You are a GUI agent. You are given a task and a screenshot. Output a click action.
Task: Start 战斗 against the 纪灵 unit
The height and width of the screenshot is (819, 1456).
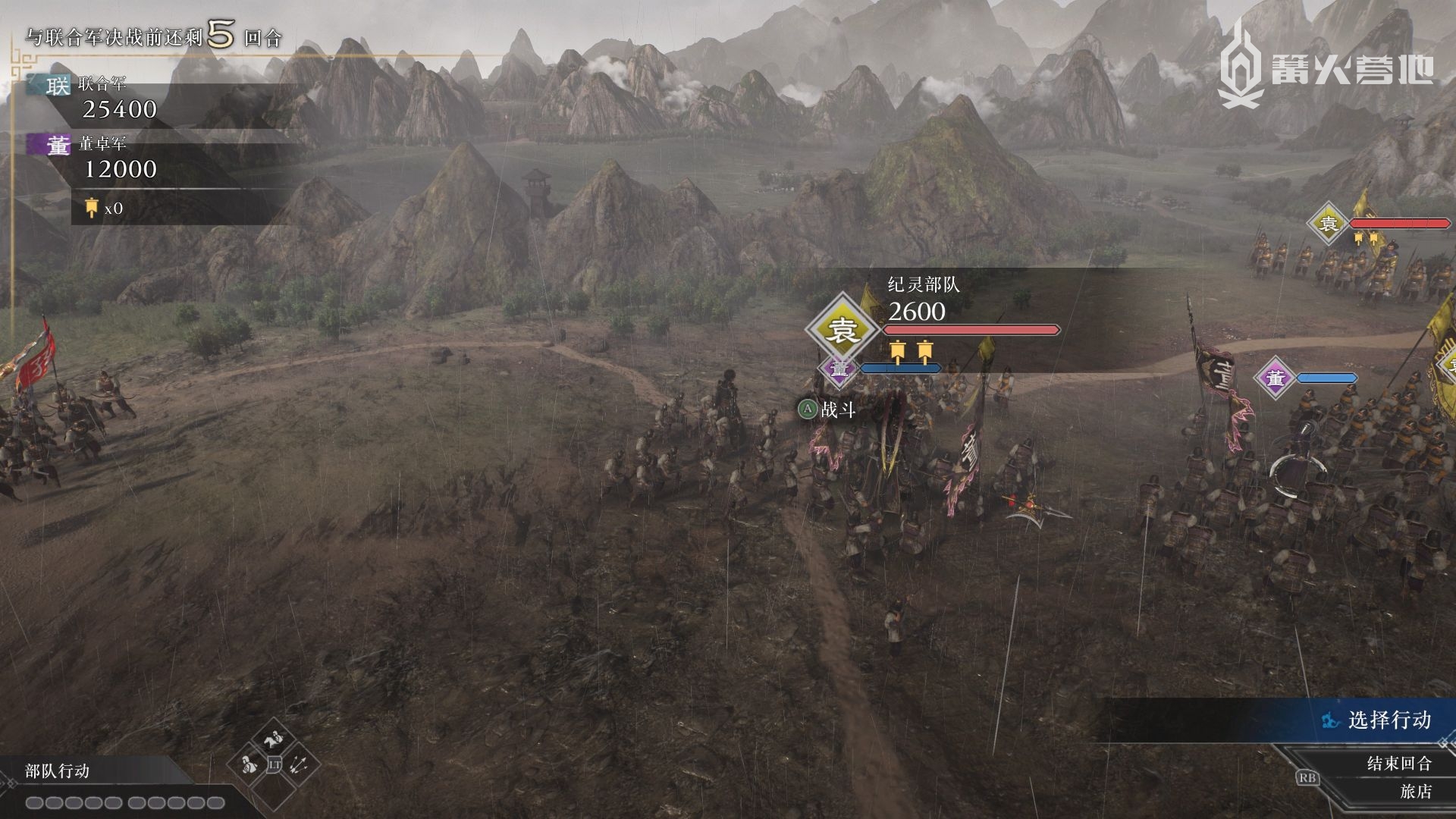827,410
